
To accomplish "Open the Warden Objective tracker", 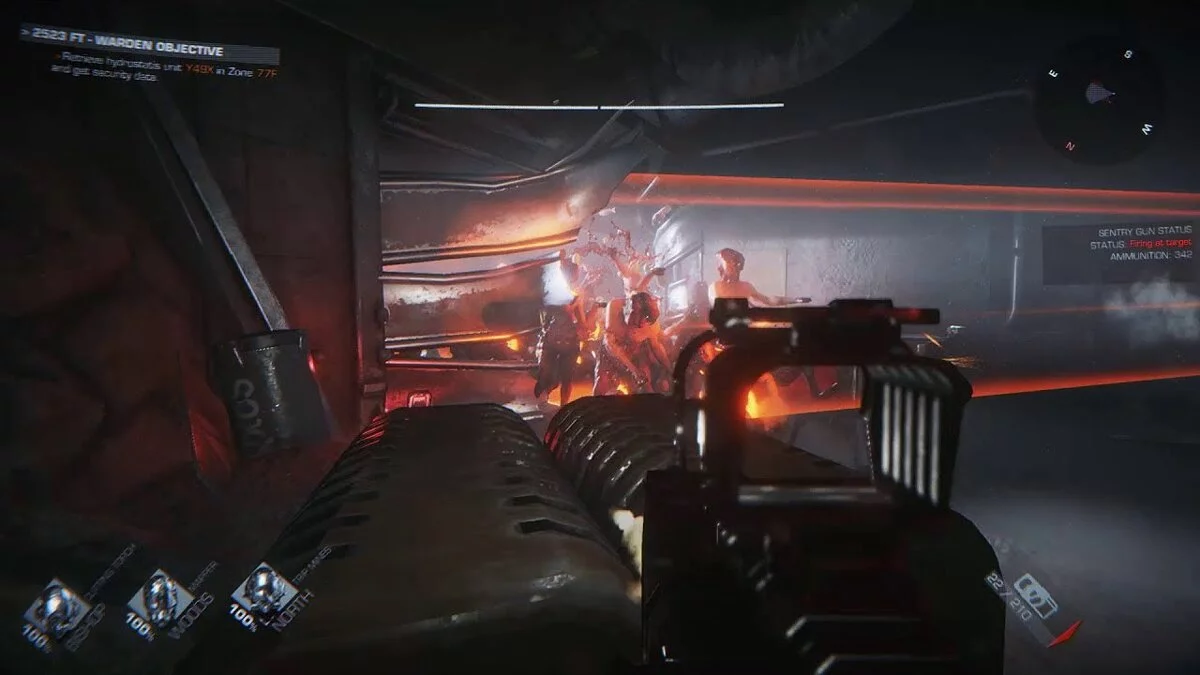I will point(148,46).
